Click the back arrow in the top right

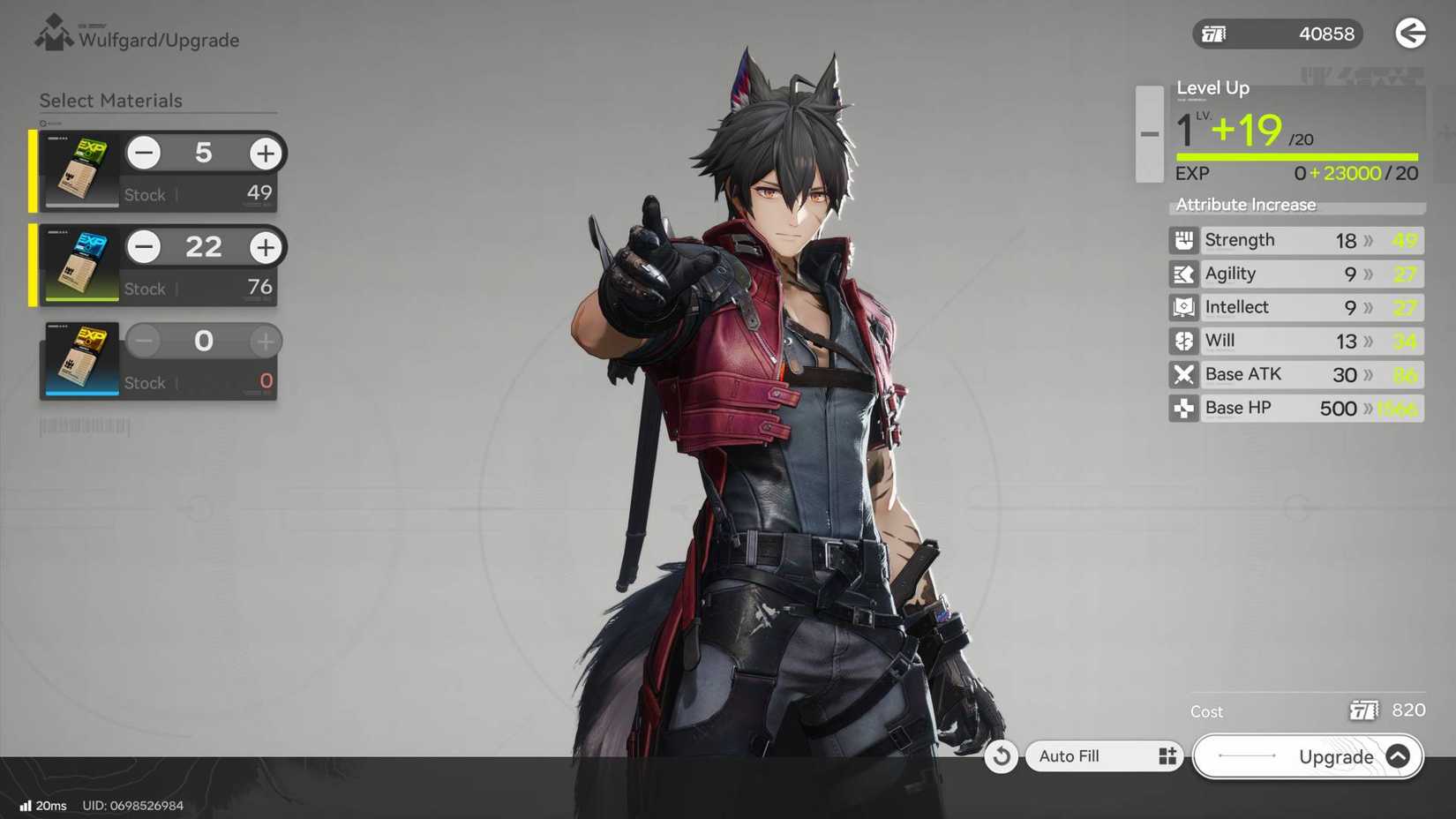click(x=1411, y=34)
